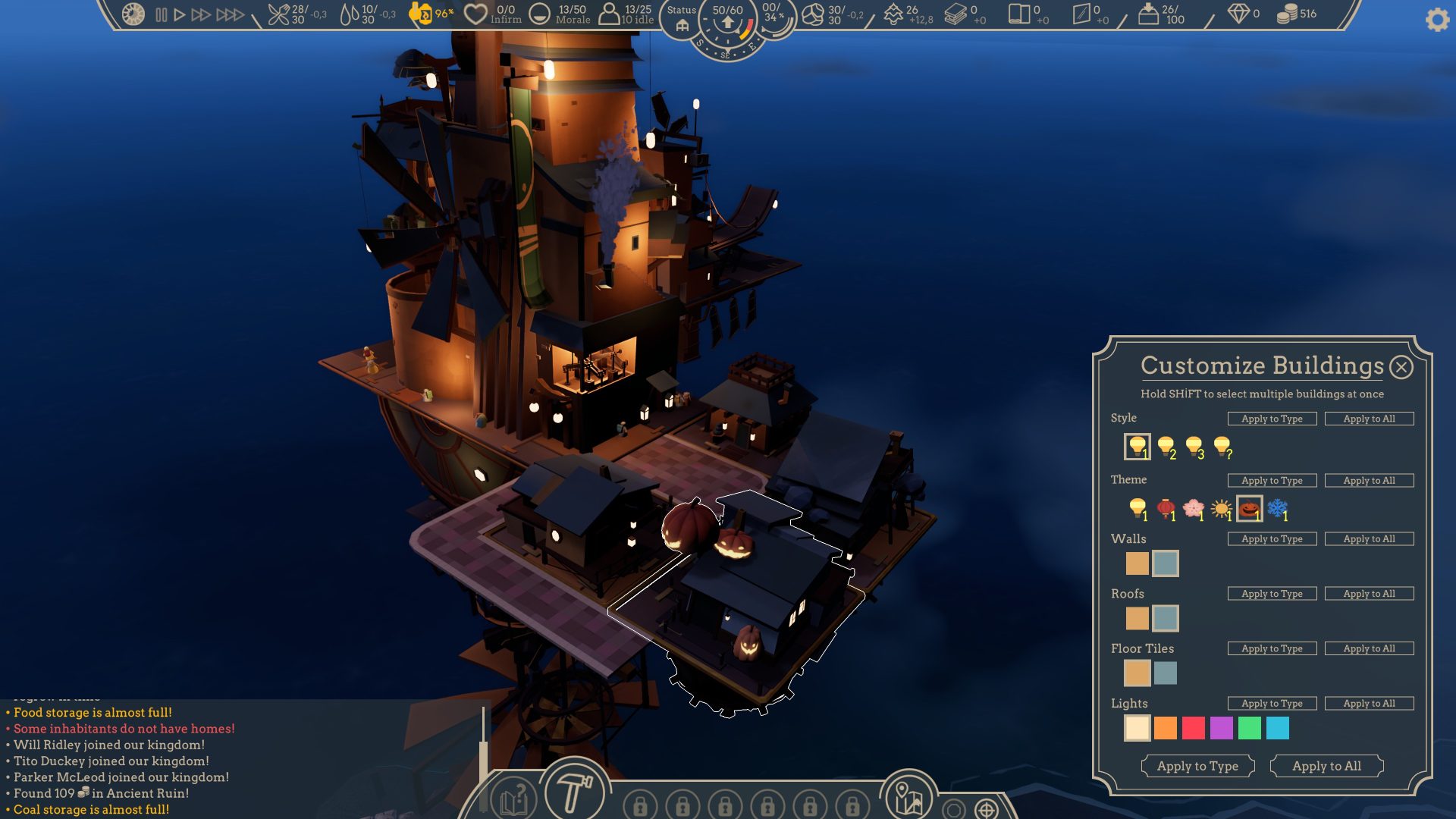Open the settings gear menu
Viewport: 1456px width, 819px height.
[1437, 20]
